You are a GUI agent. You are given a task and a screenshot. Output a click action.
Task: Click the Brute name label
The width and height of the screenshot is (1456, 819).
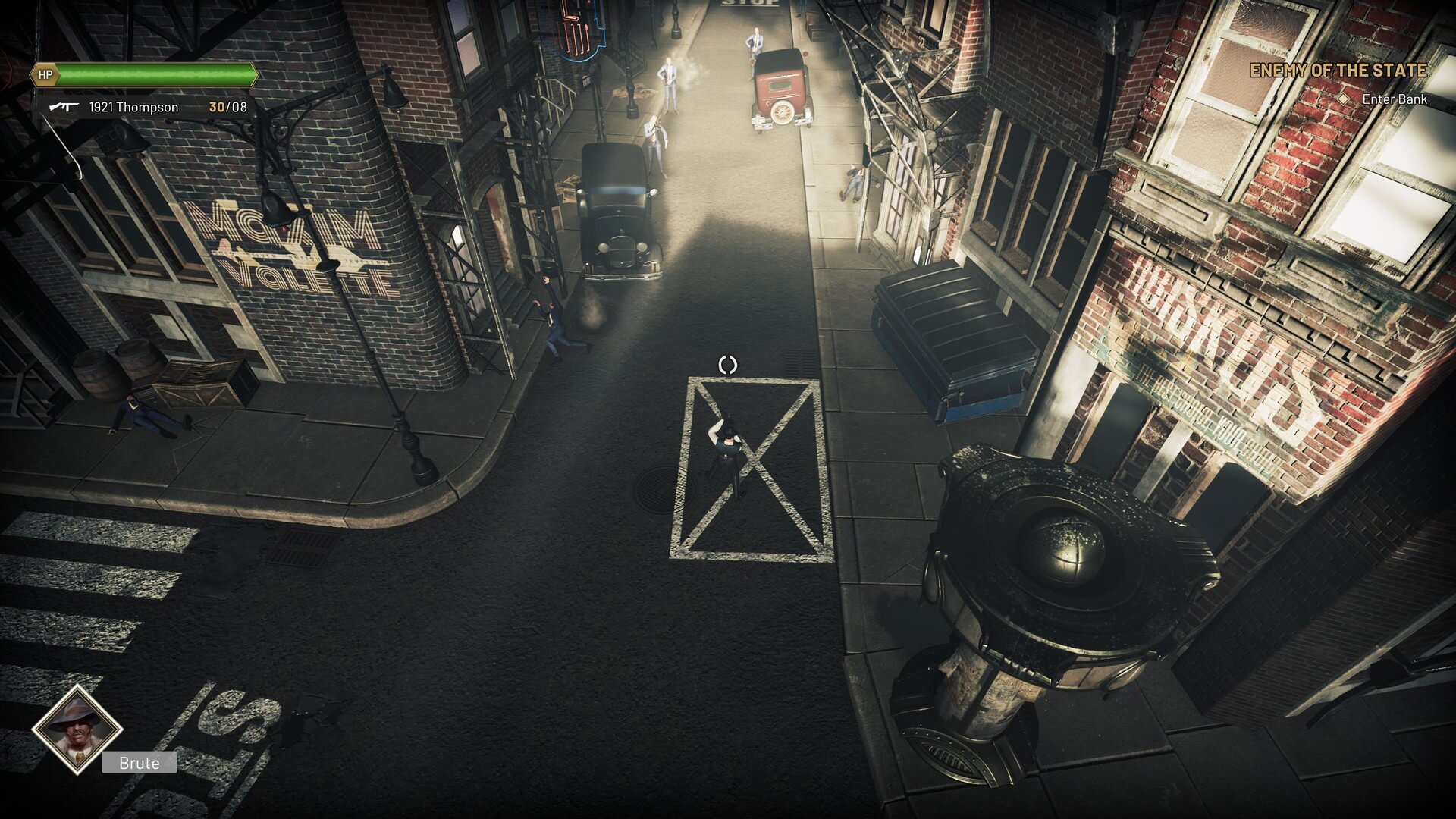pos(140,763)
